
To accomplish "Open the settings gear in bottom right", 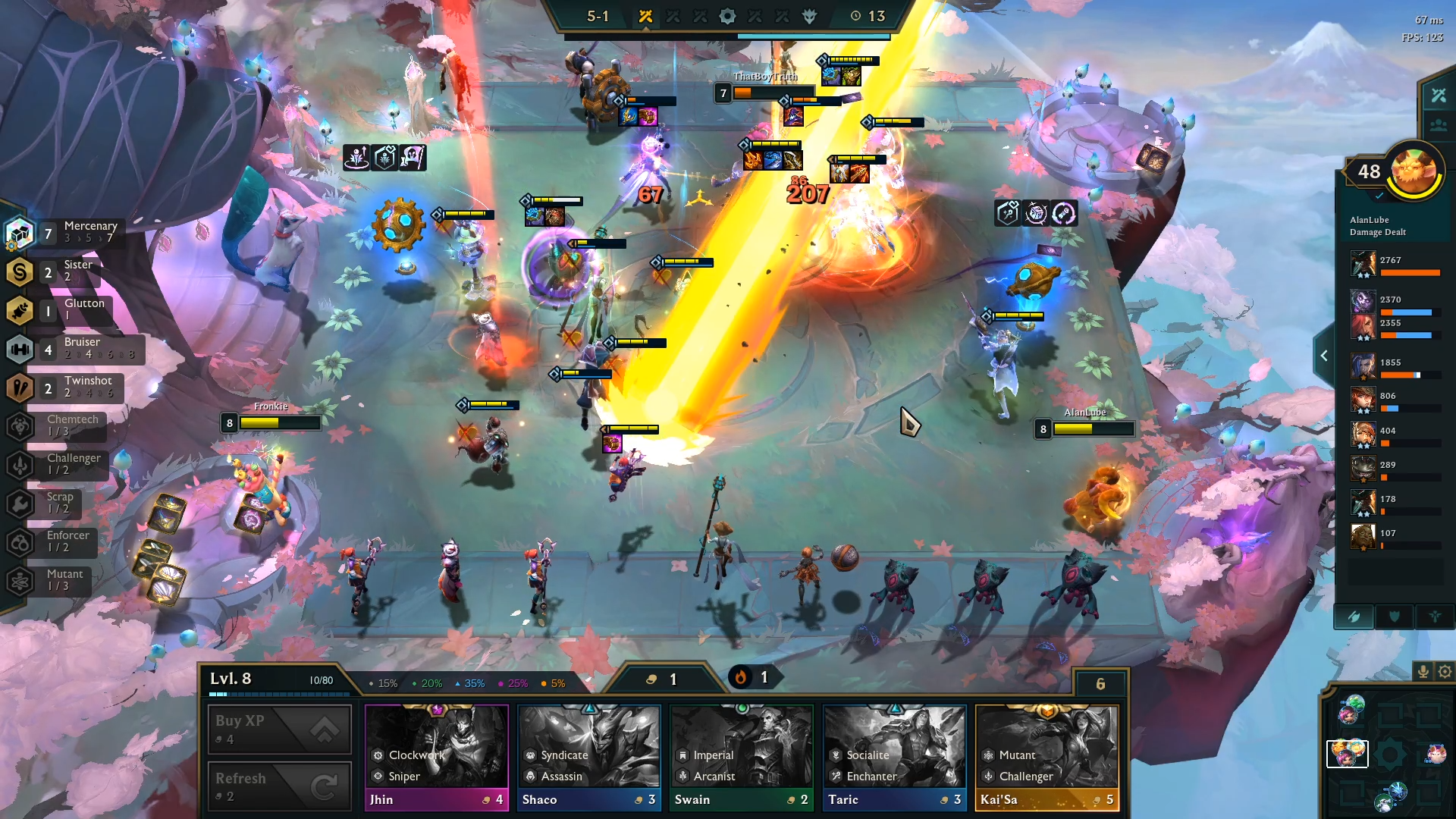I will point(1443,671).
